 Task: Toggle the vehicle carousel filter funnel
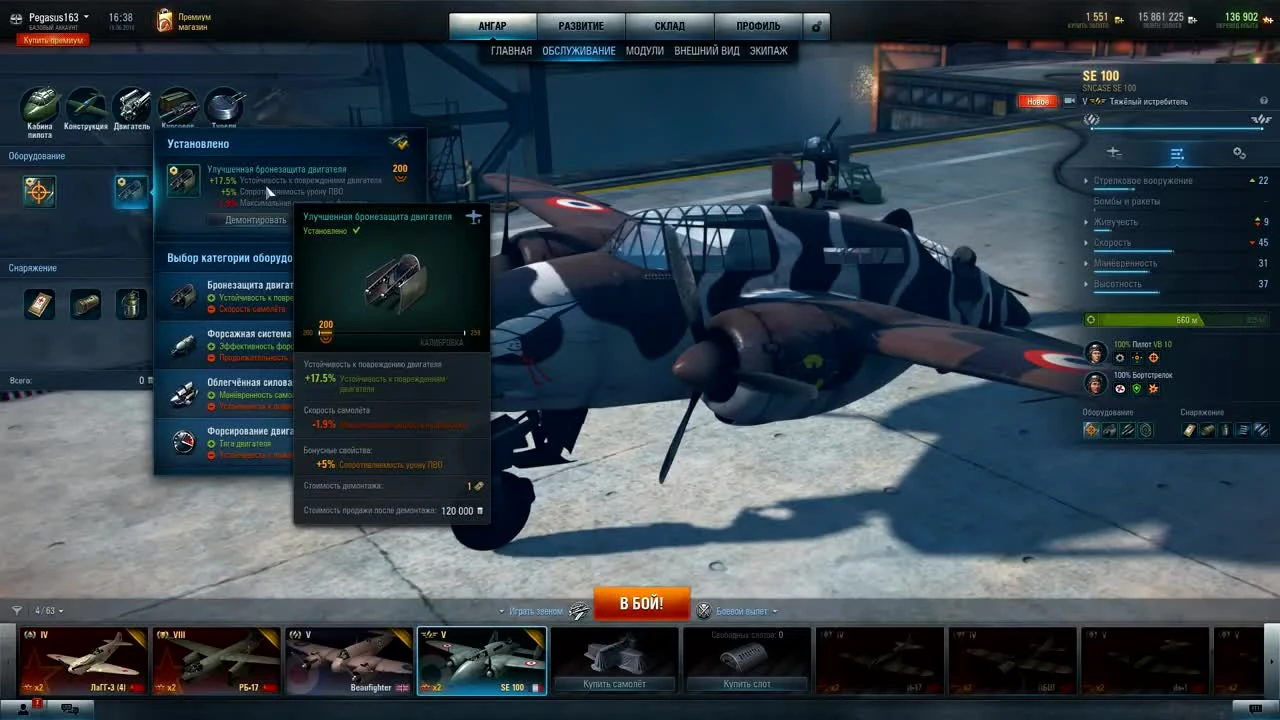(16, 610)
